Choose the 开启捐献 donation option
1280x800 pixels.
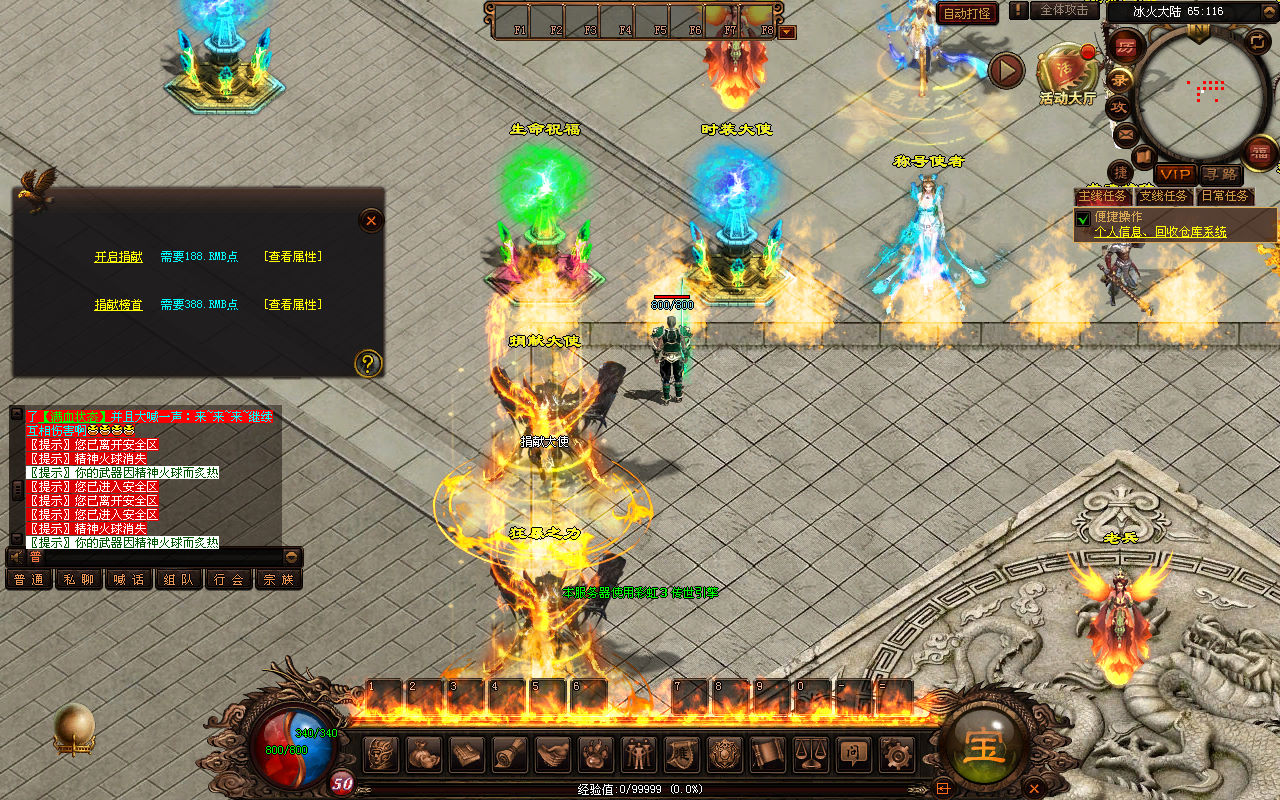click(118, 257)
